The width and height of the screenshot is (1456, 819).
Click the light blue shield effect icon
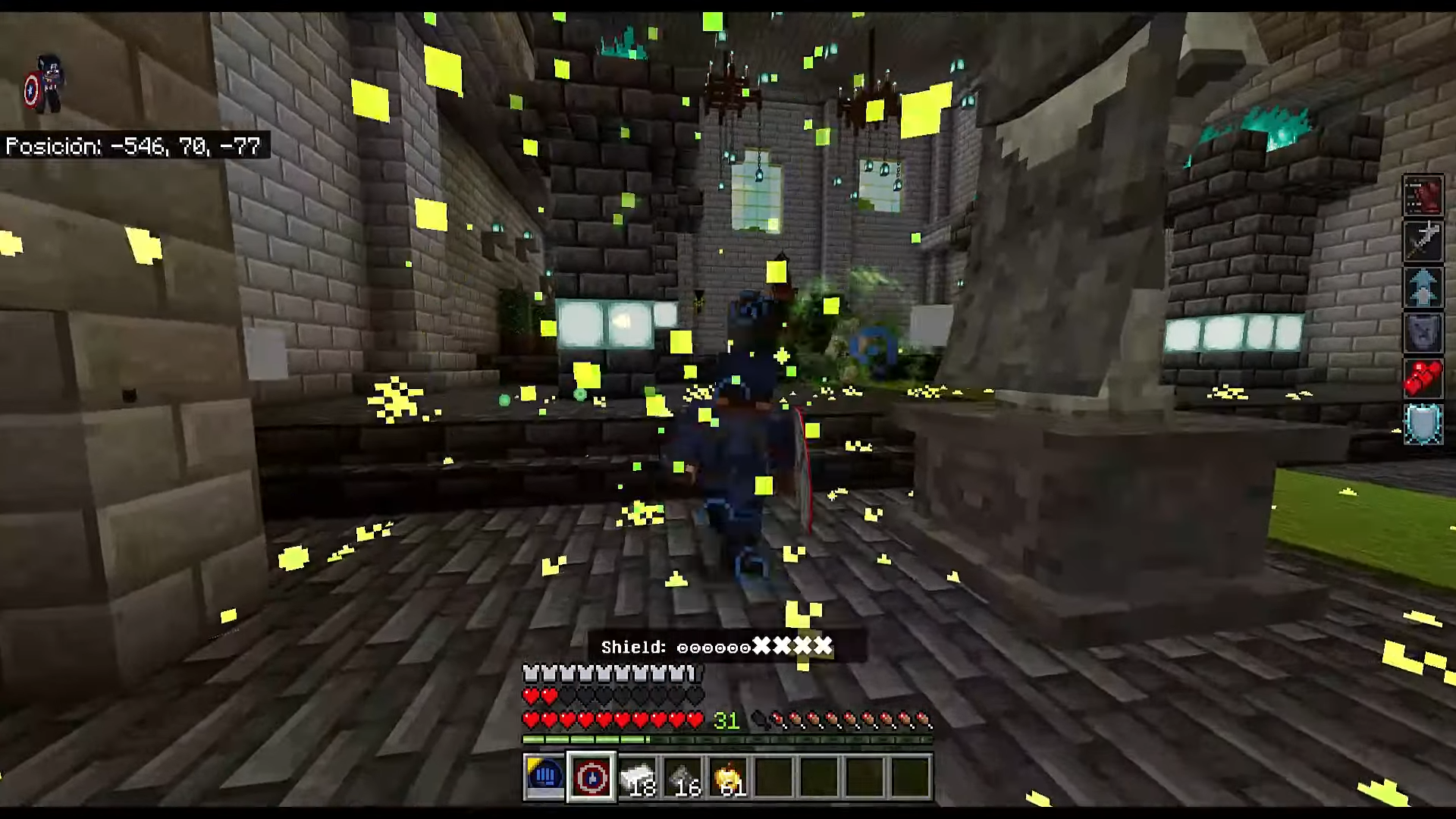coord(1423,423)
